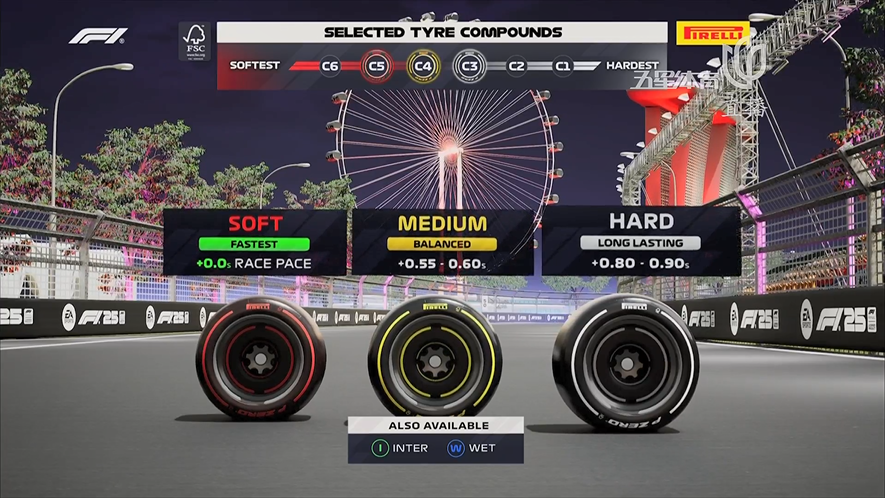The height and width of the screenshot is (498, 885).
Task: Open the SOFT tyre info panel
Action: click(255, 242)
